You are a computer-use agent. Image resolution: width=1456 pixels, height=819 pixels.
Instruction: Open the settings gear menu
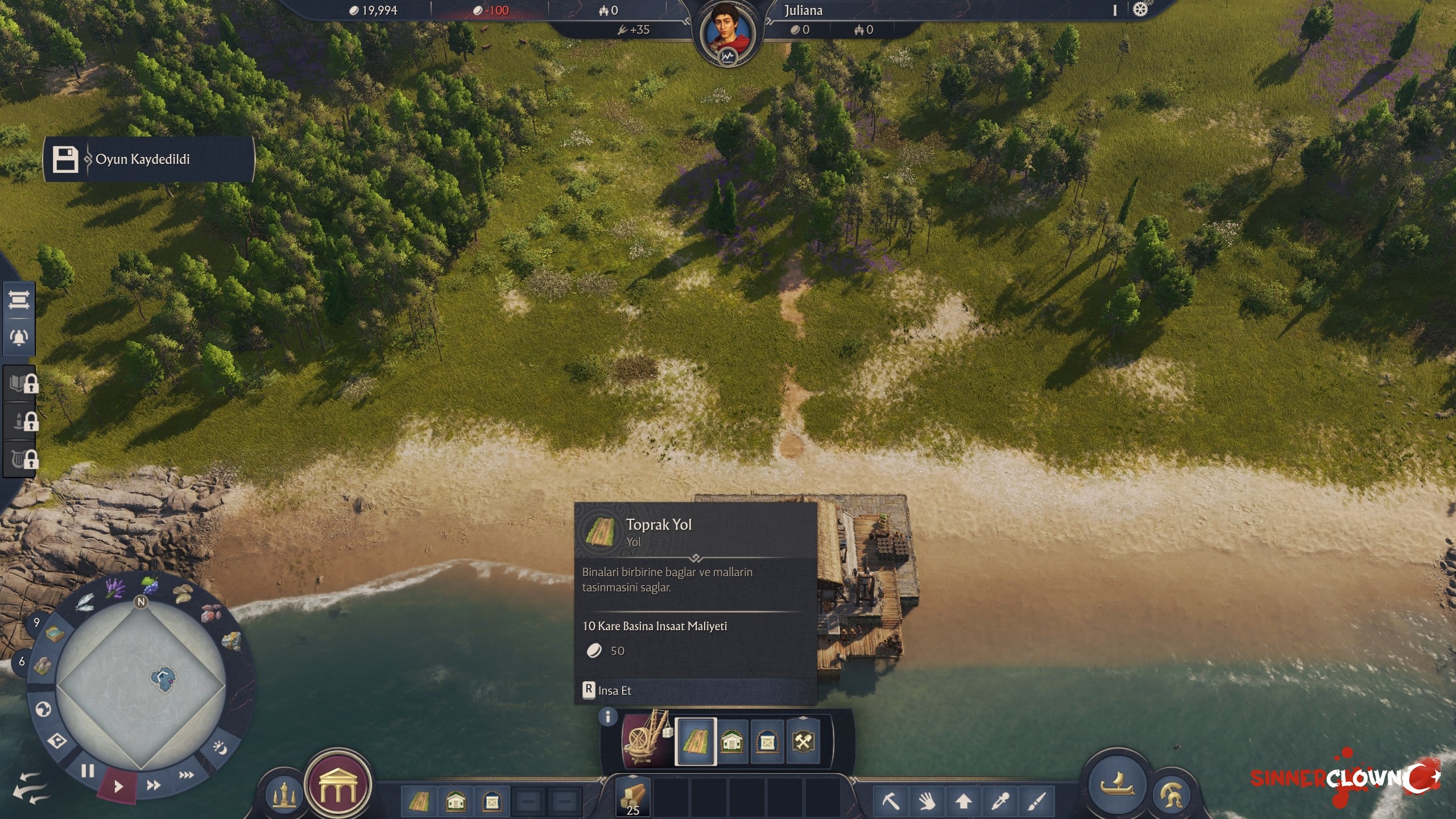point(1140,10)
